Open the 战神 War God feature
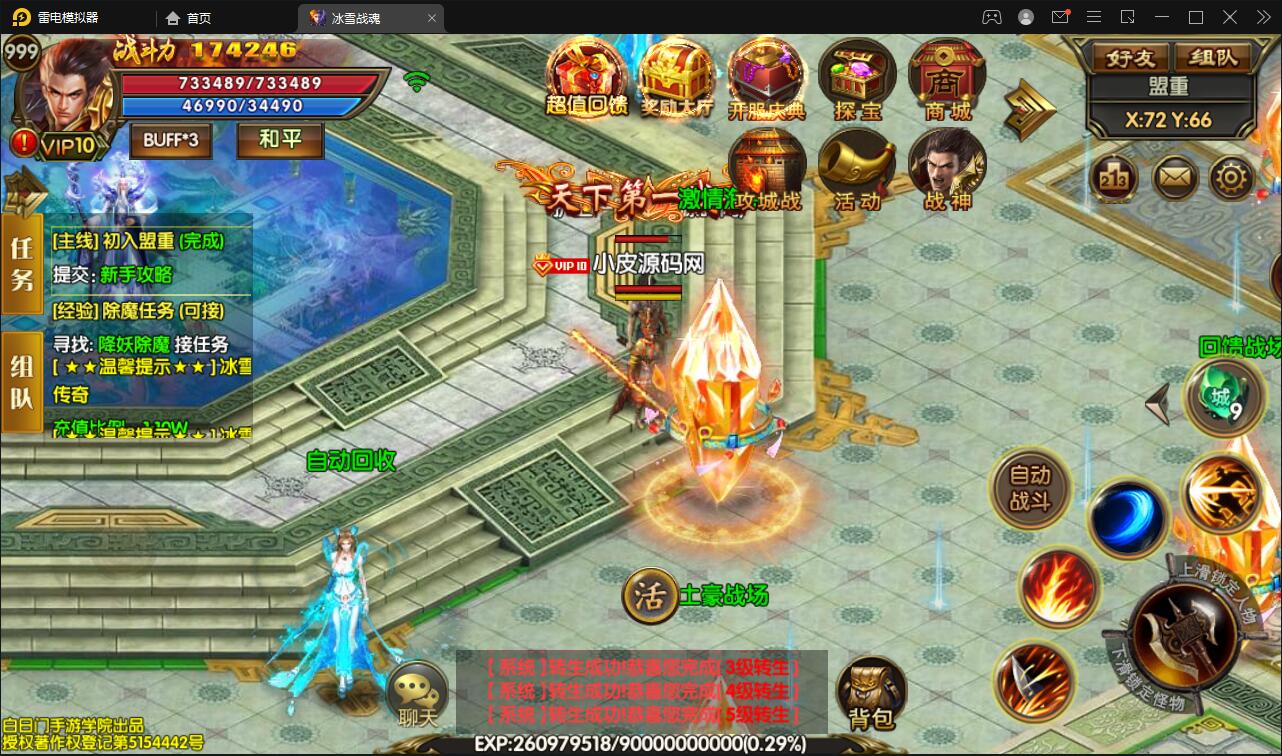Viewport: 1282px width, 756px height. pyautogui.click(x=946, y=165)
